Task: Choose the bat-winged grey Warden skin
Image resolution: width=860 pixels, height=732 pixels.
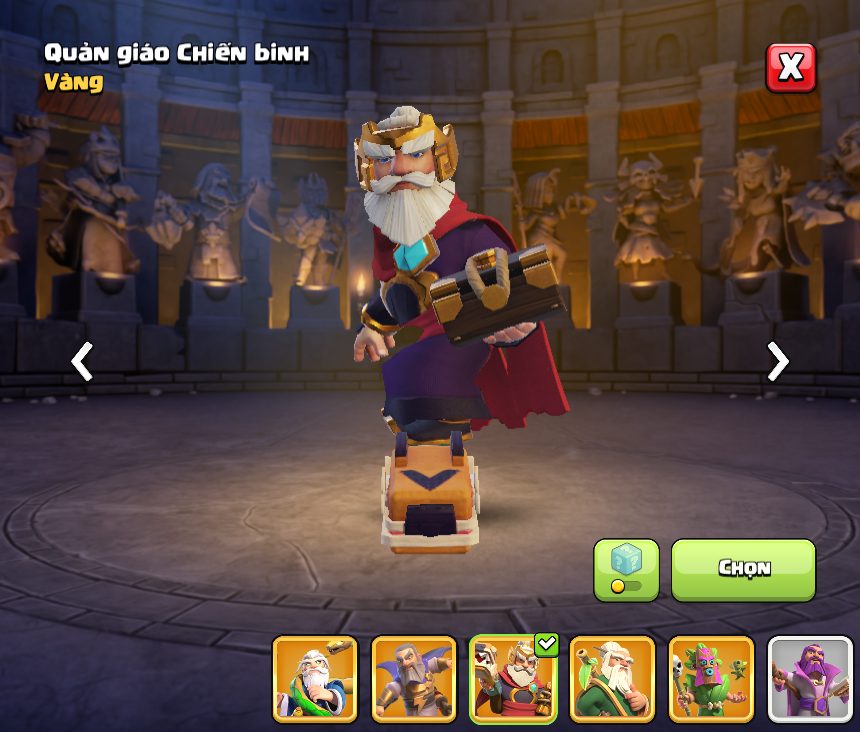Action: [414, 678]
